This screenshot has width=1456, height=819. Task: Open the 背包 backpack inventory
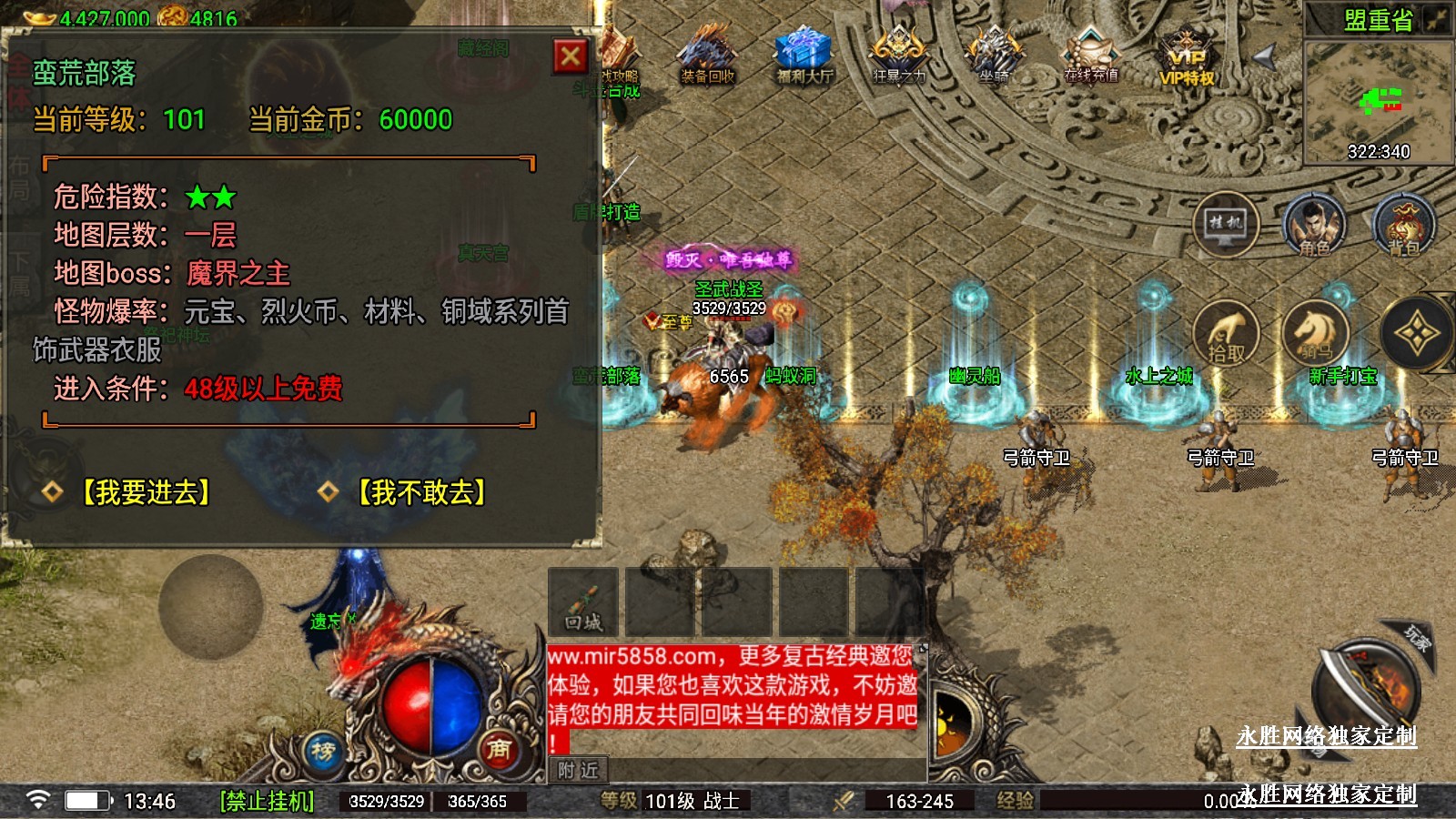click(1404, 225)
